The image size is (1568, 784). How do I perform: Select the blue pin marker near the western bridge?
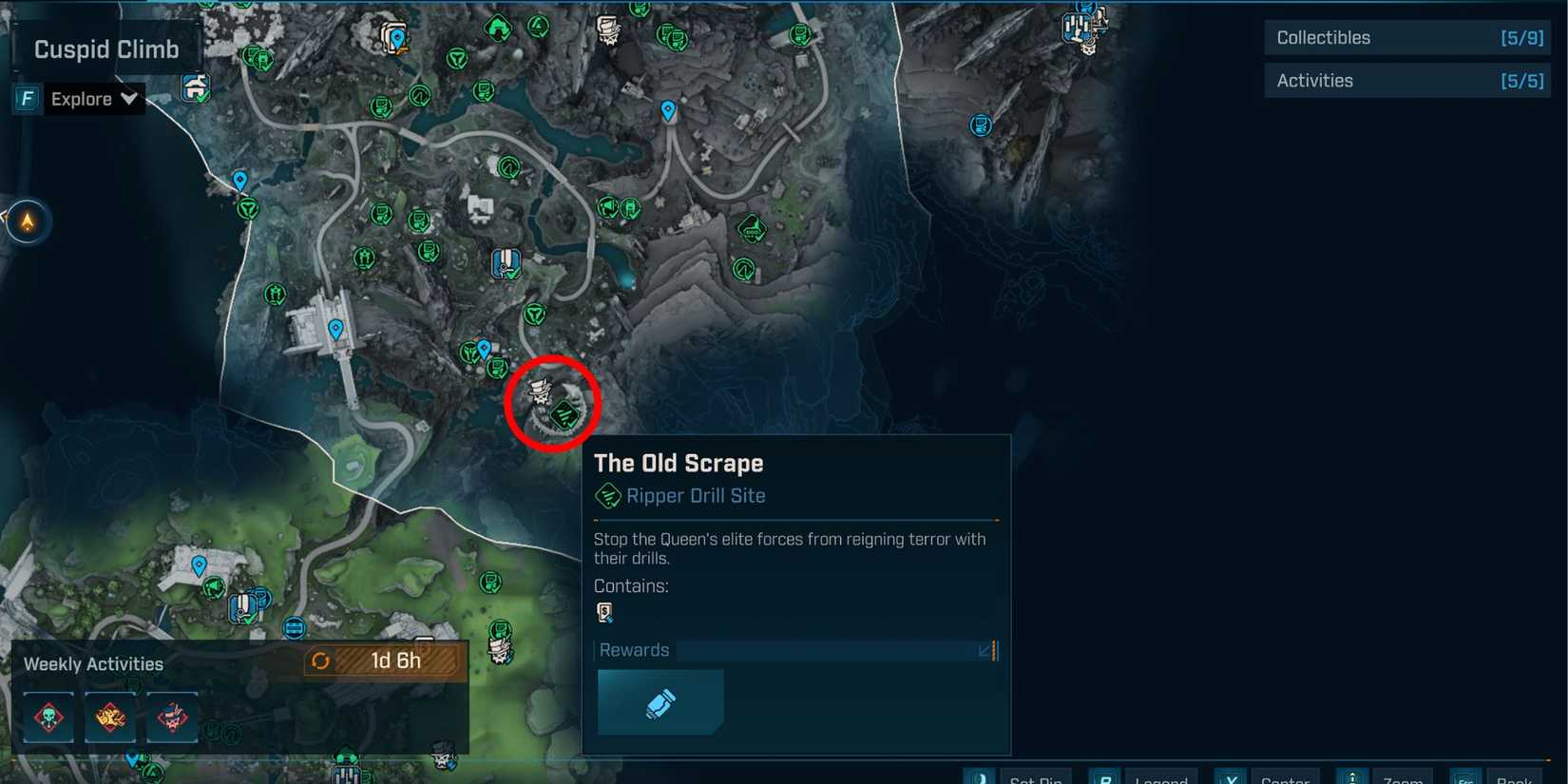coord(335,328)
